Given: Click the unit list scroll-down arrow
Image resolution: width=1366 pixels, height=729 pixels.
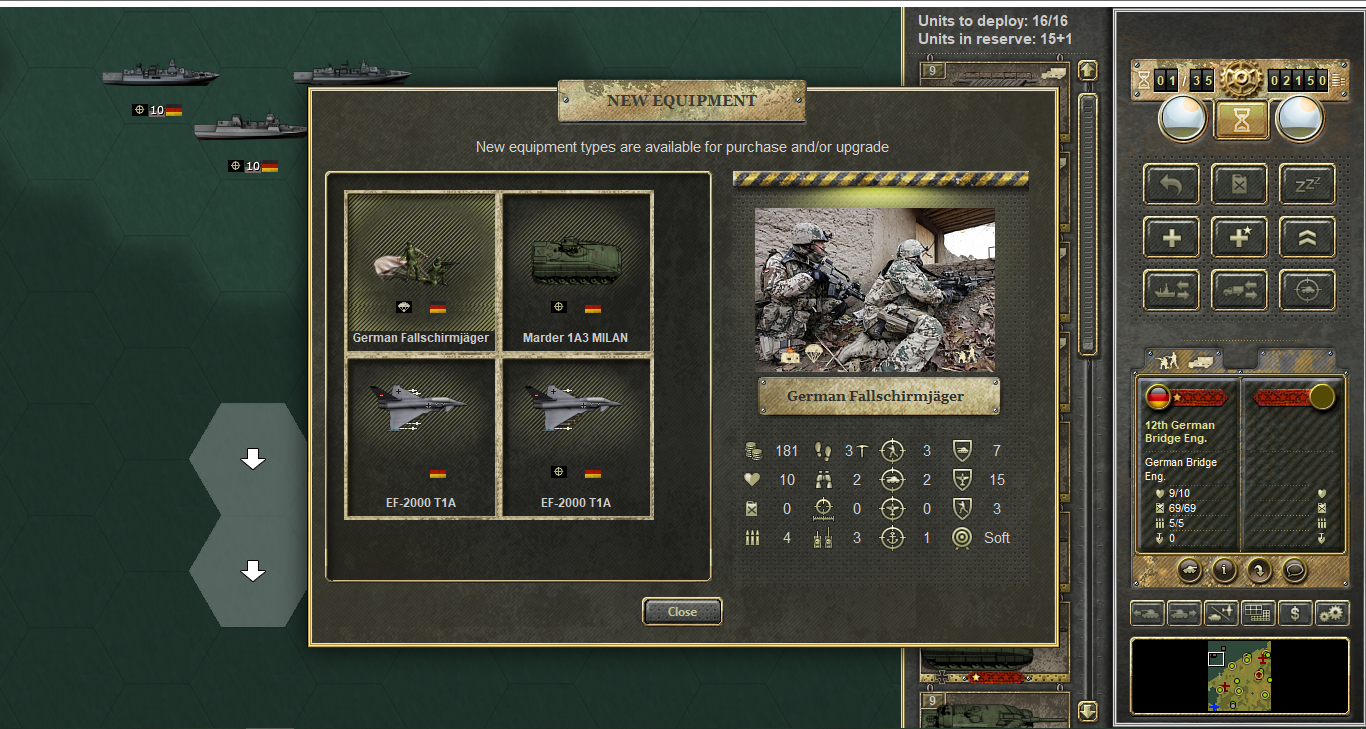Looking at the screenshot, I should (x=1088, y=711).
